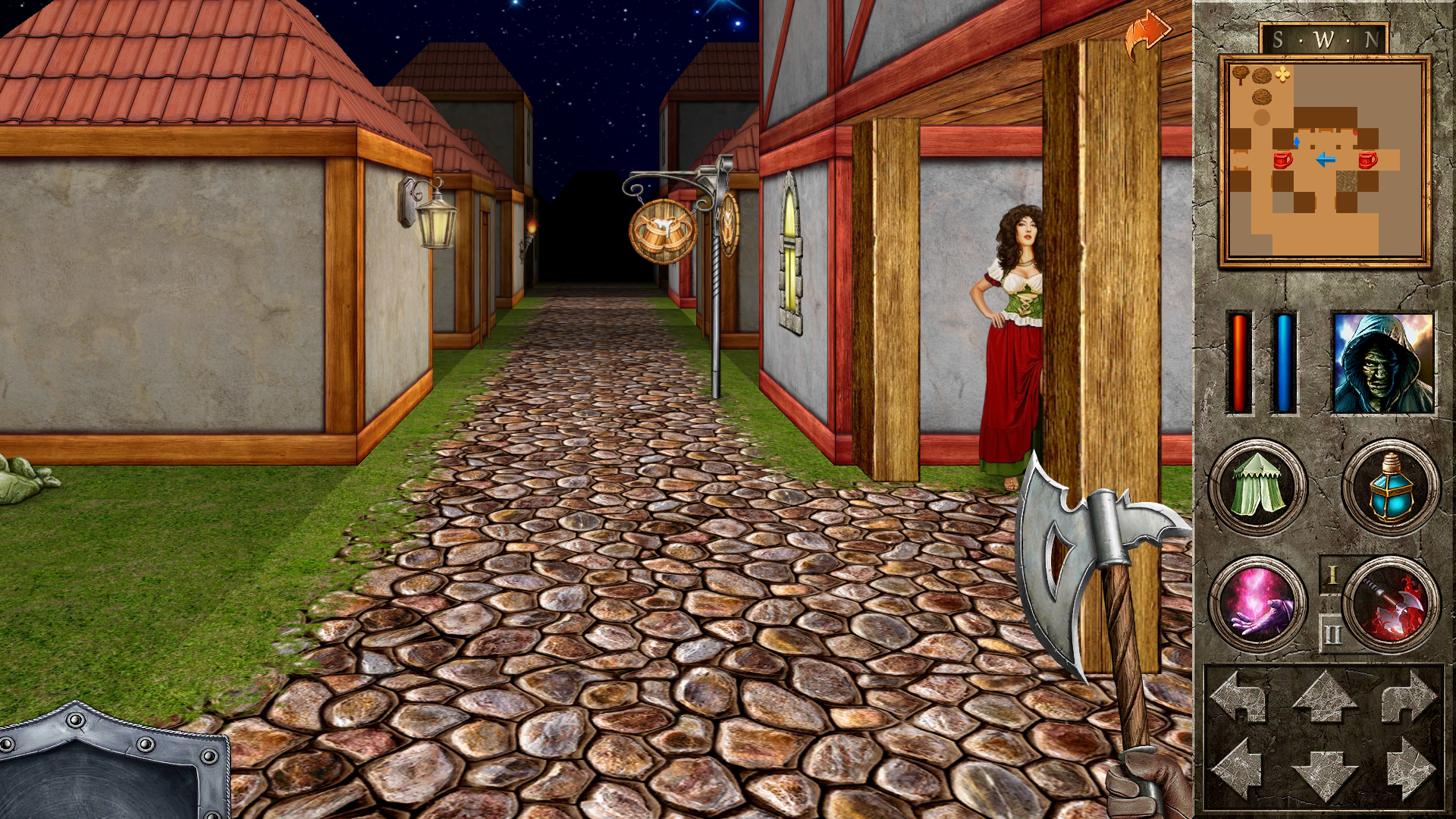
Task: Click the blue player arrow on the minimap
Action: pyautogui.click(x=1326, y=160)
